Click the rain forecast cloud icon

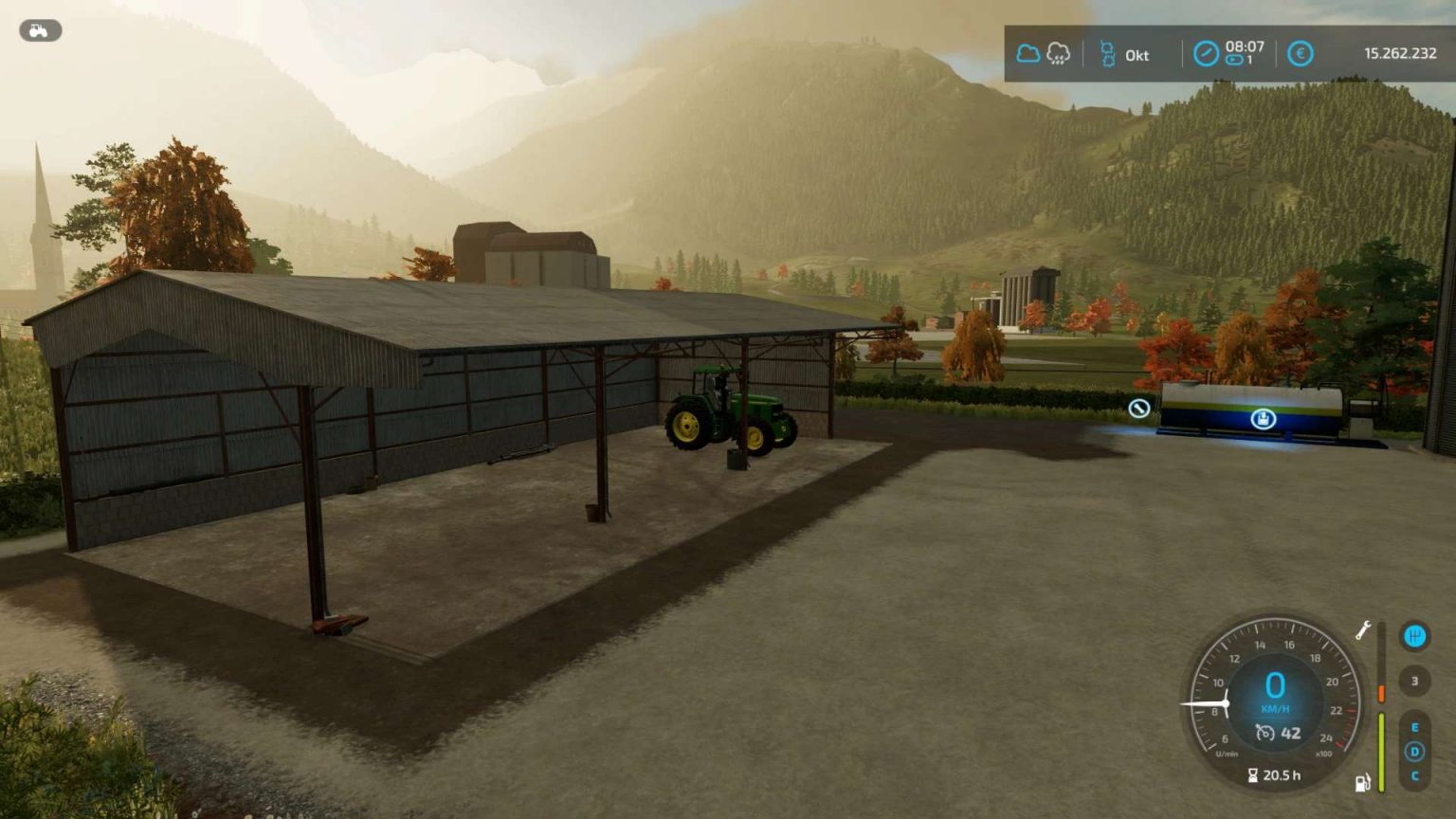1058,54
